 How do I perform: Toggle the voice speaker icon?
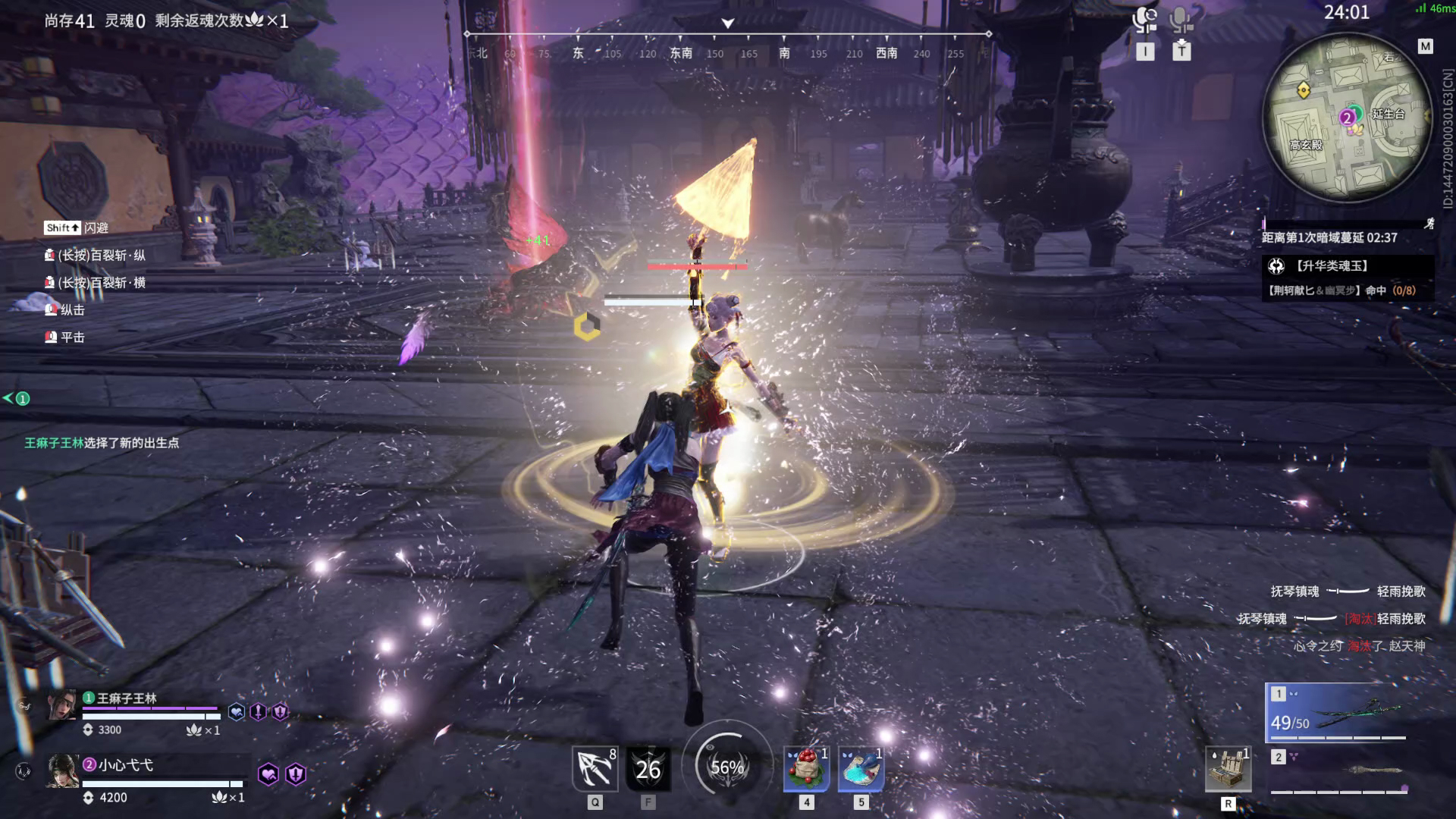[1144, 20]
